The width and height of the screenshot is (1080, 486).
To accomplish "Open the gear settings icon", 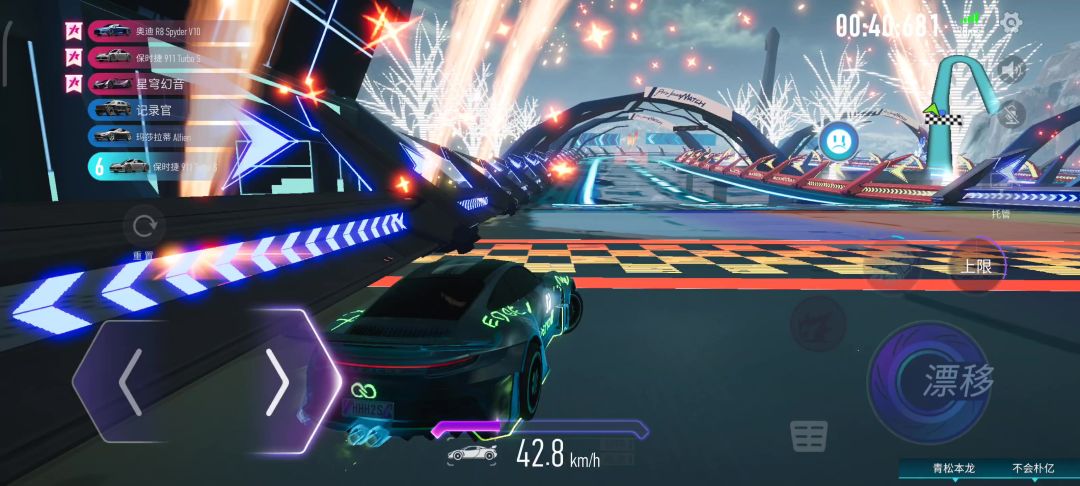I will 1012,22.
